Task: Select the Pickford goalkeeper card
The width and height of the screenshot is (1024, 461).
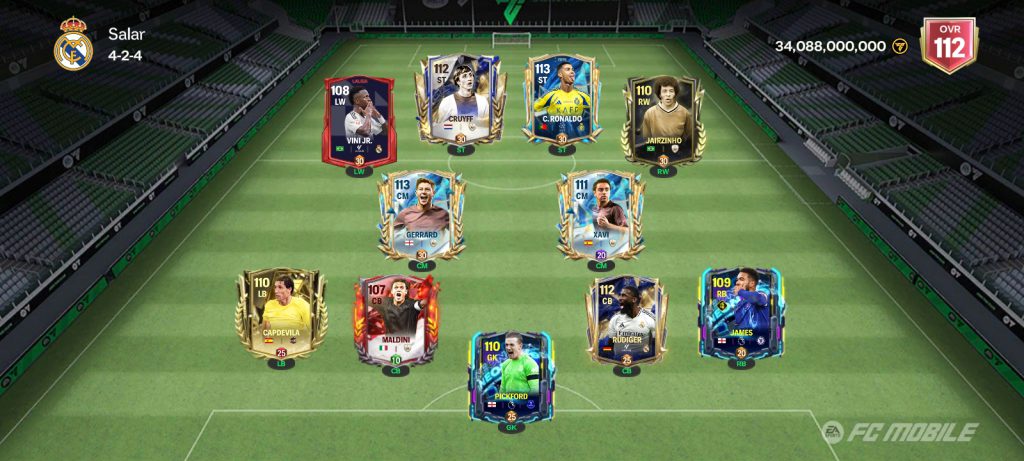Action: pyautogui.click(x=511, y=377)
